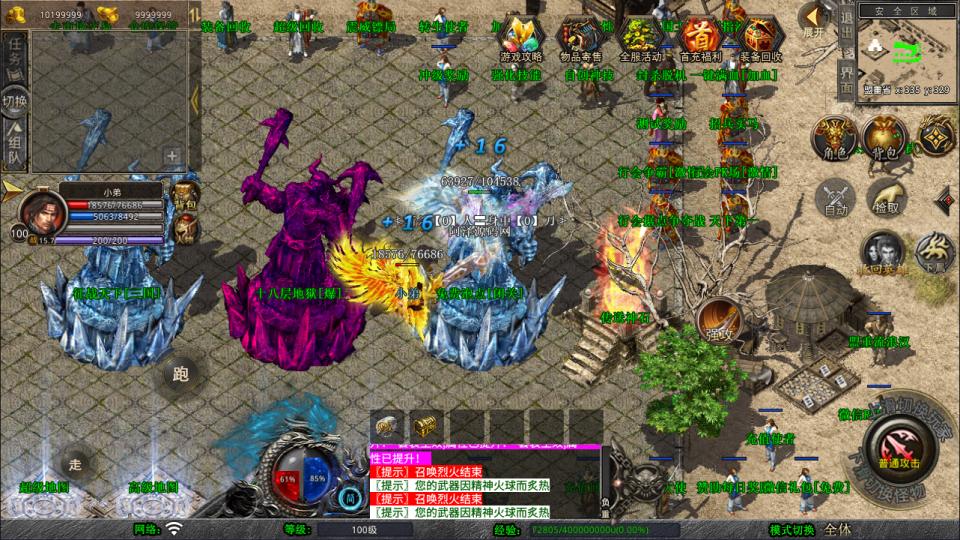Click the 展开 expand arrow button

[x=815, y=18]
